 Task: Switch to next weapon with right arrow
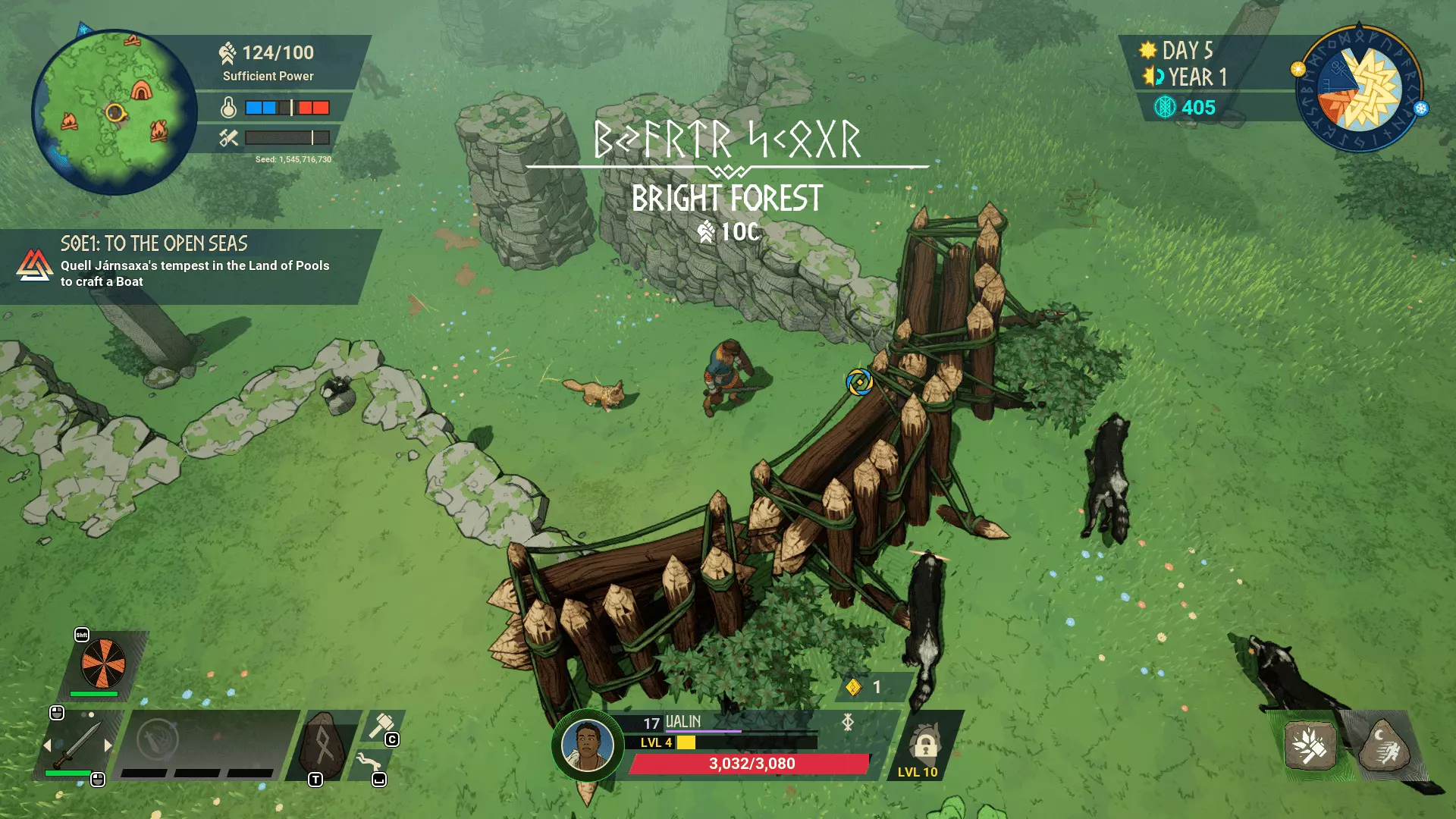coord(108,745)
